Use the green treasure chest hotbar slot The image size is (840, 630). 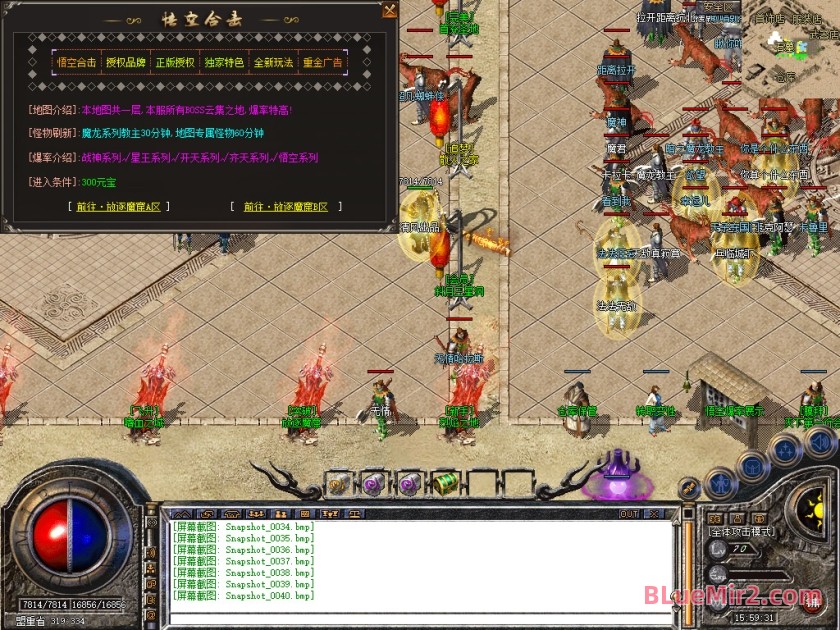click(445, 484)
